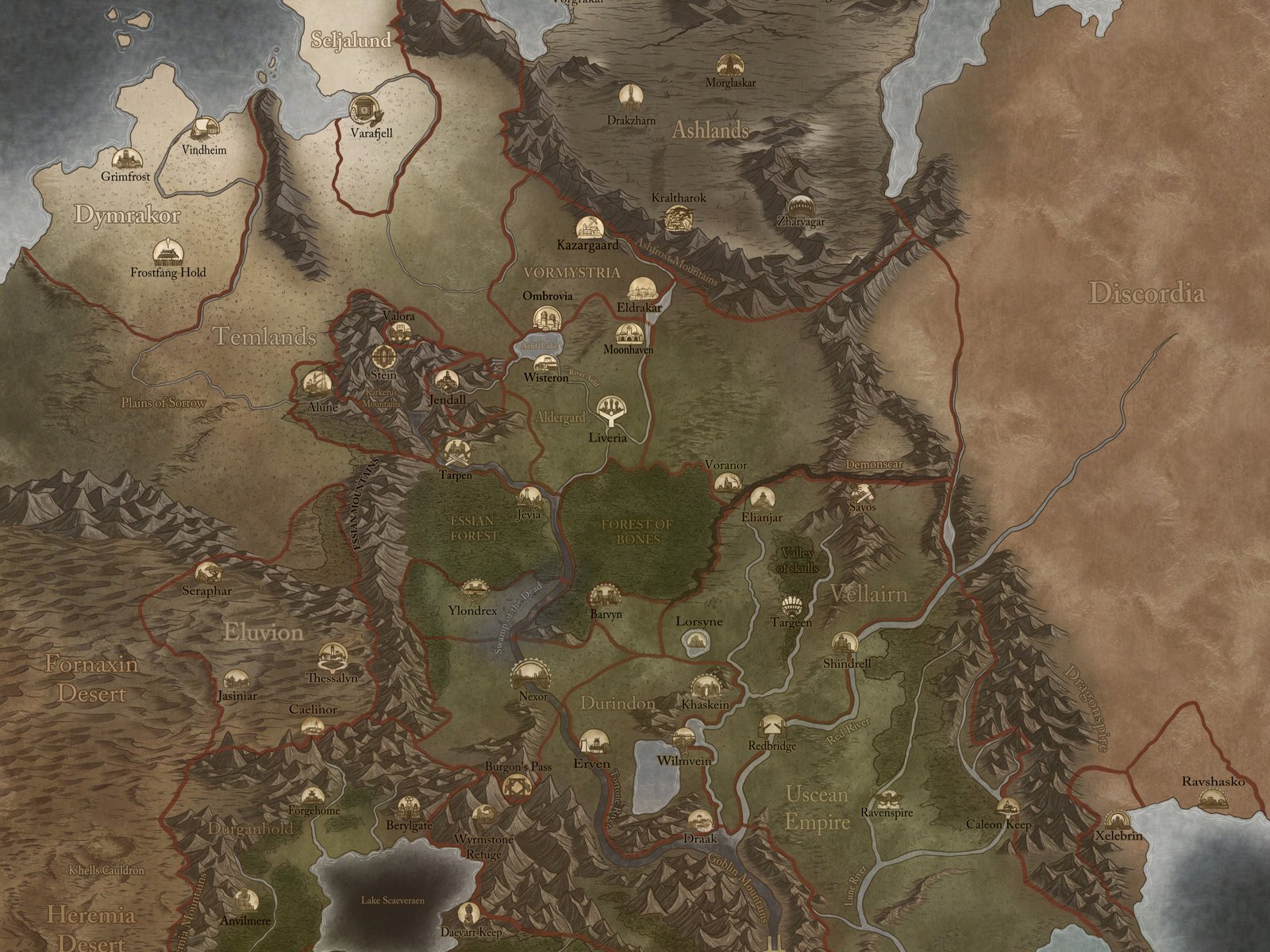Click the Morglaskar city marker

pos(729,64)
